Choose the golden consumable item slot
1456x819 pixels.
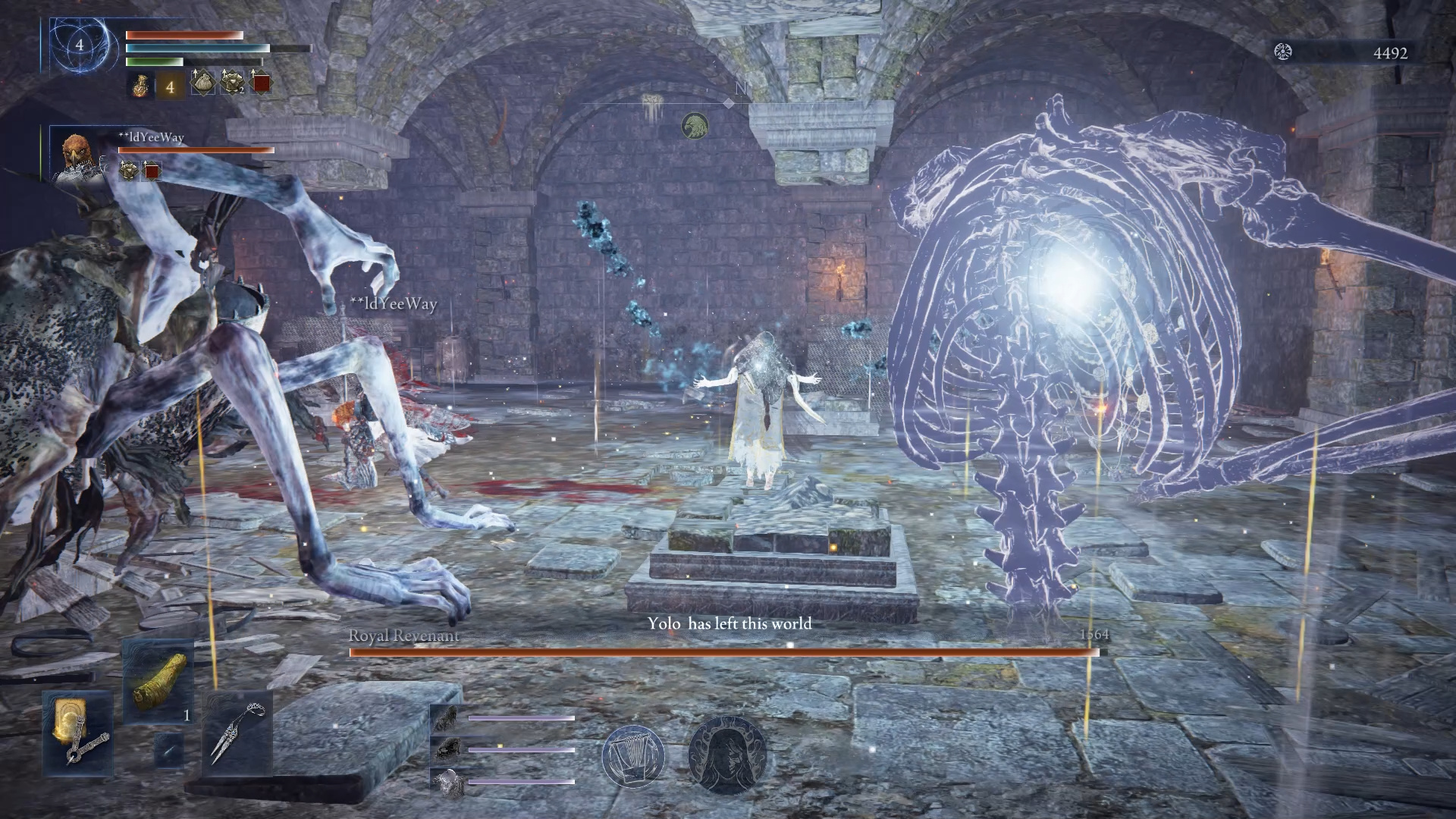(x=158, y=681)
